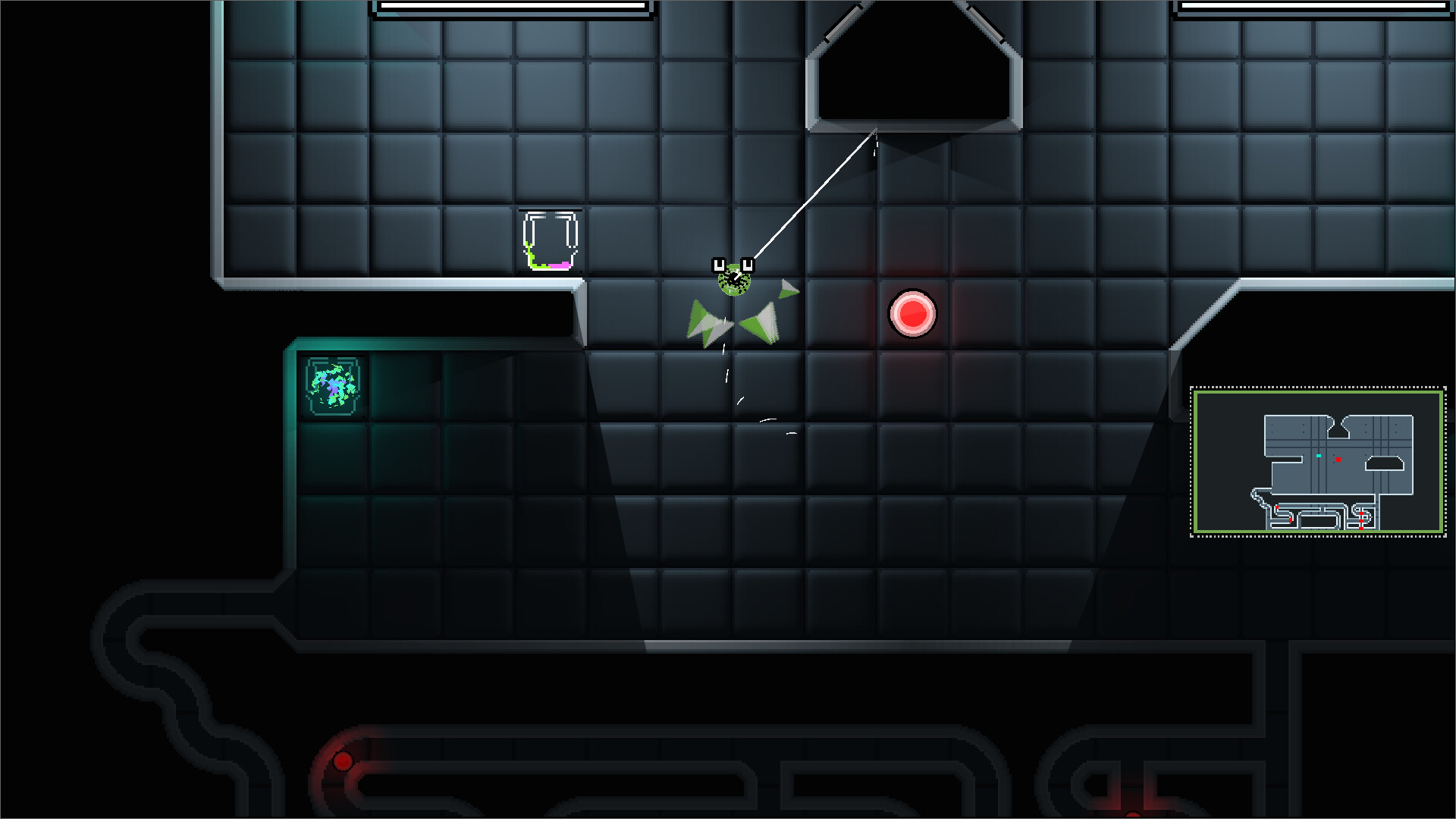Click the green player character
This screenshot has height=819, width=1456.
(733, 282)
